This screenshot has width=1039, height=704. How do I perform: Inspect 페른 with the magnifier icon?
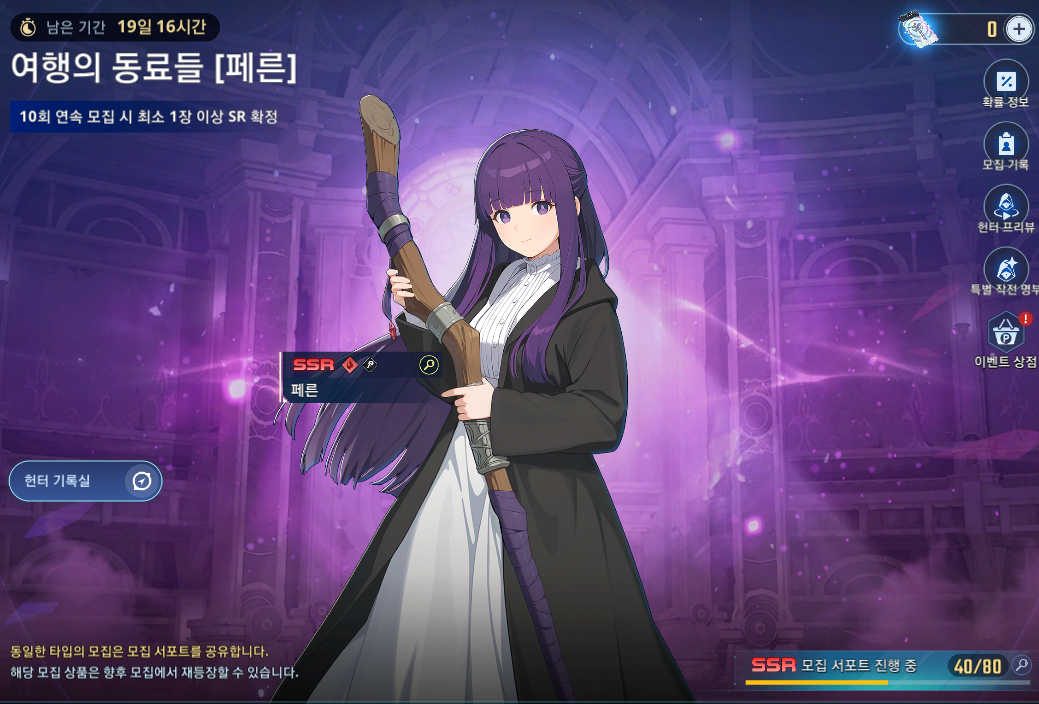pyautogui.click(x=429, y=364)
